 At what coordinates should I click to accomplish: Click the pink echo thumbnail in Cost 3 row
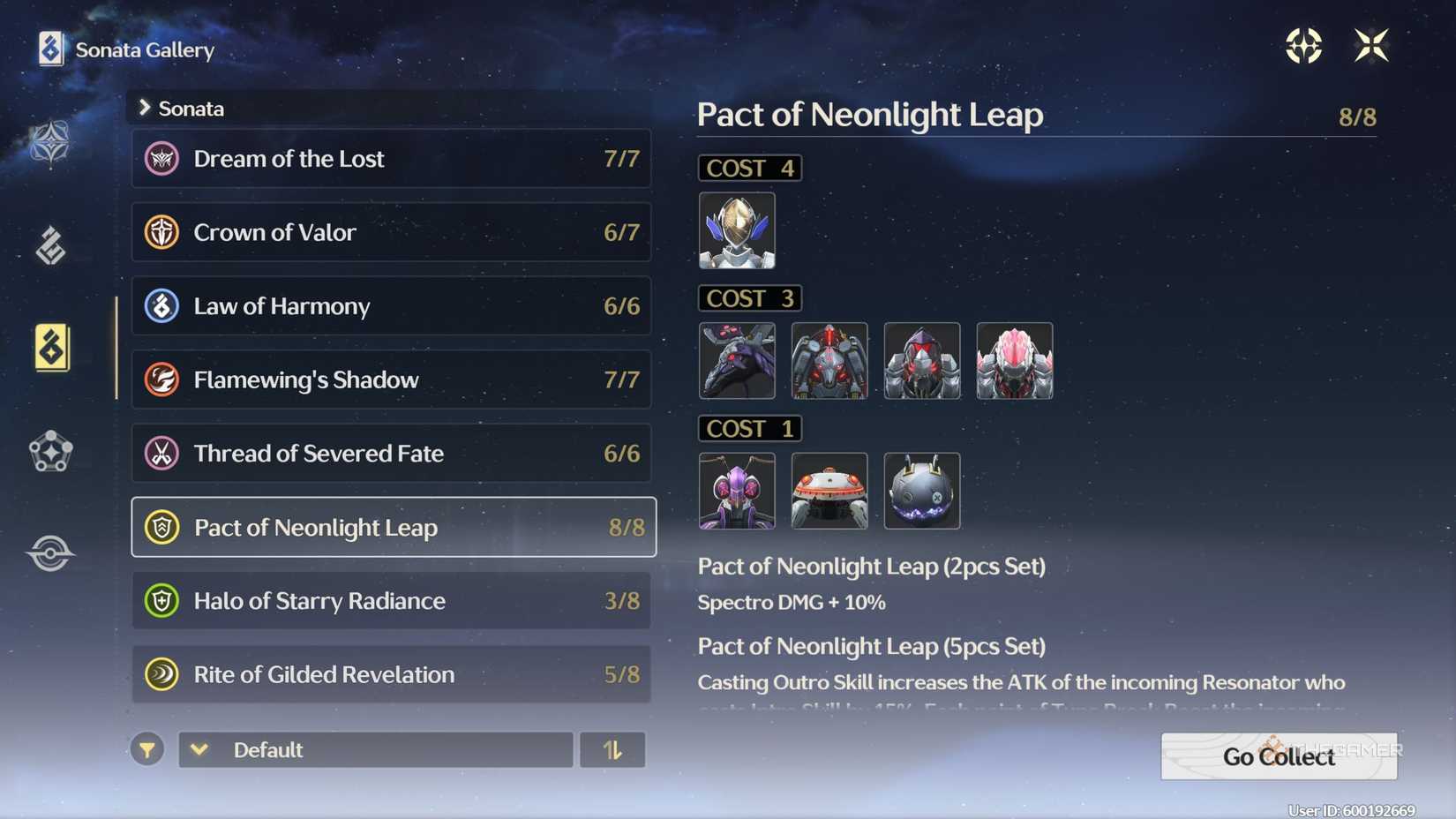click(1014, 360)
